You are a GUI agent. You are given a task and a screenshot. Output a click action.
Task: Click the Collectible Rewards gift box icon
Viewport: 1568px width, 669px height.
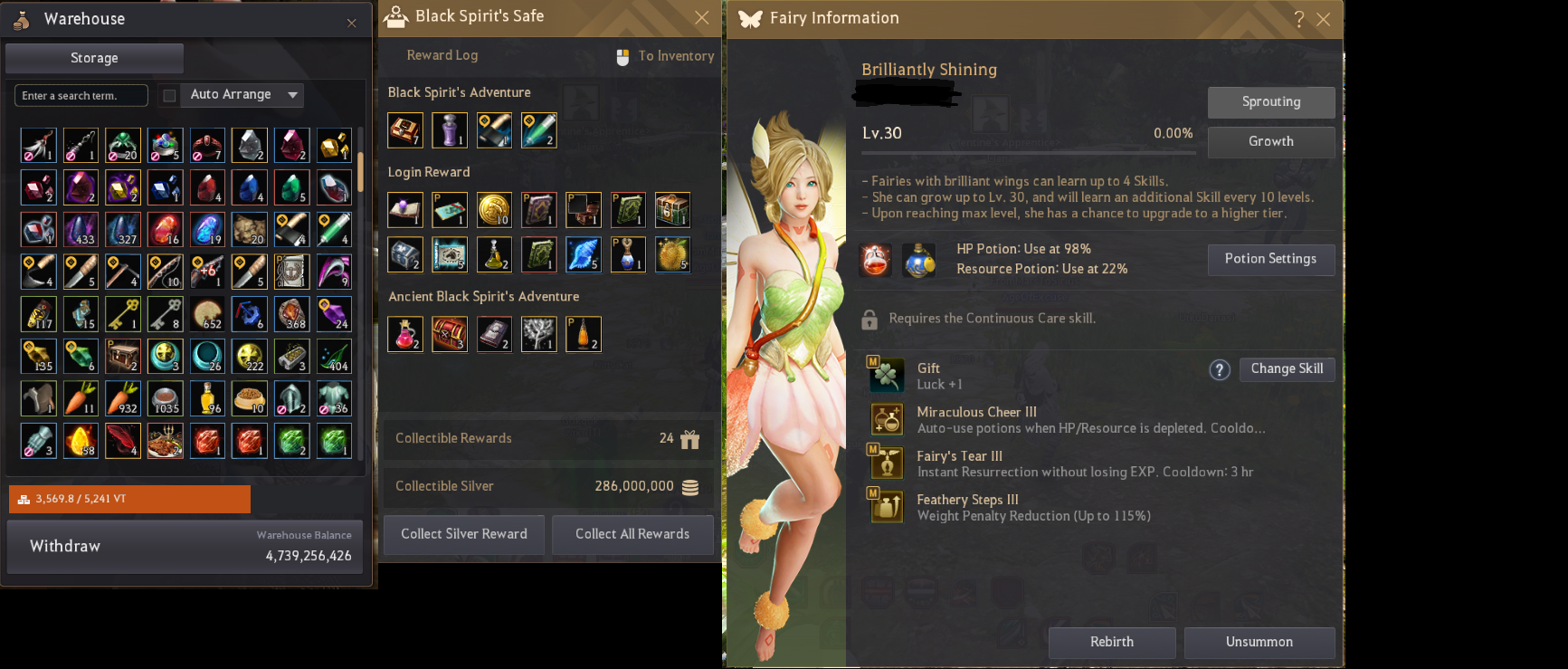(689, 439)
